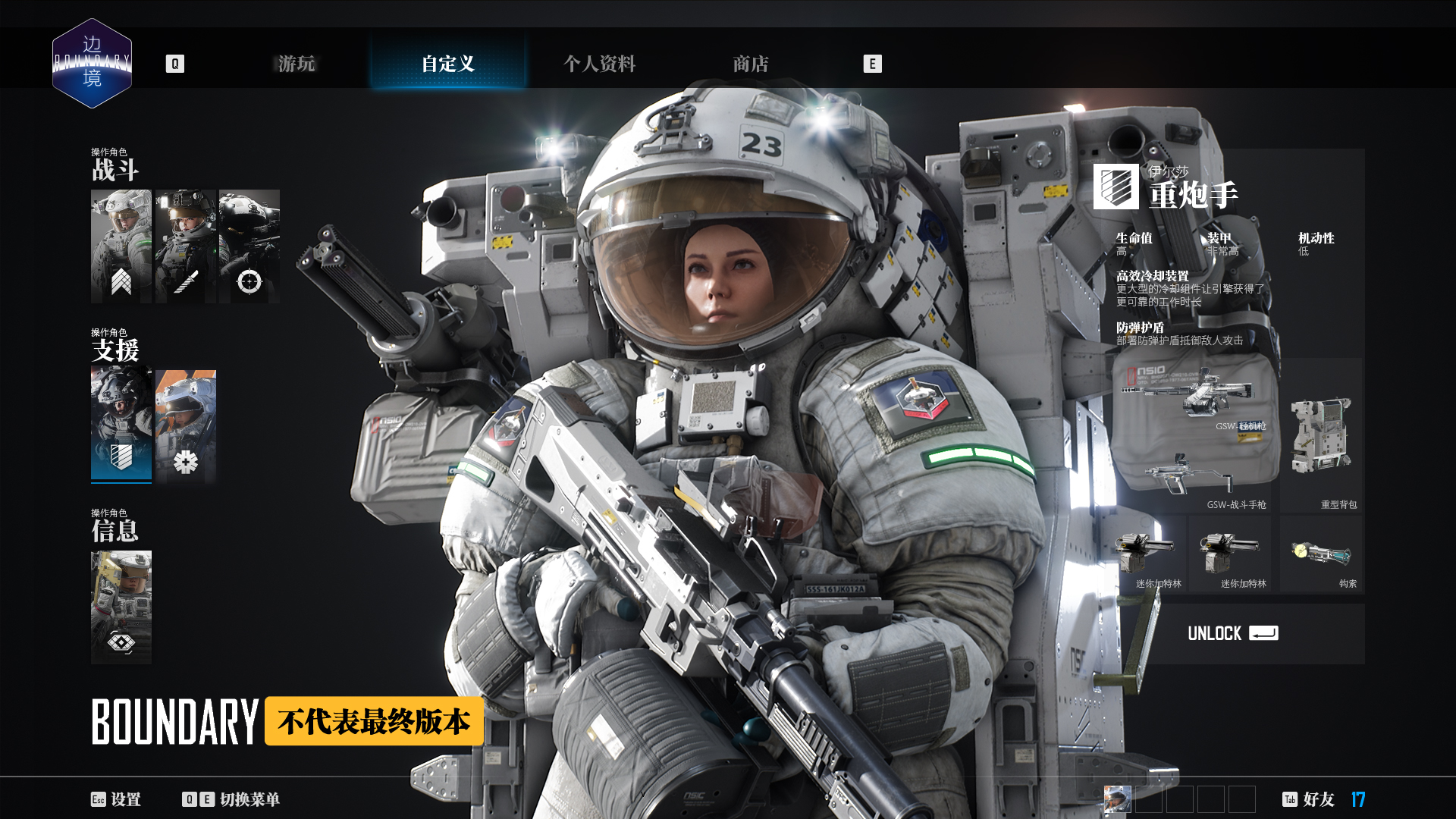Open the 好友 friends list
Screen dimensions: 1456x819
pos(1310,799)
